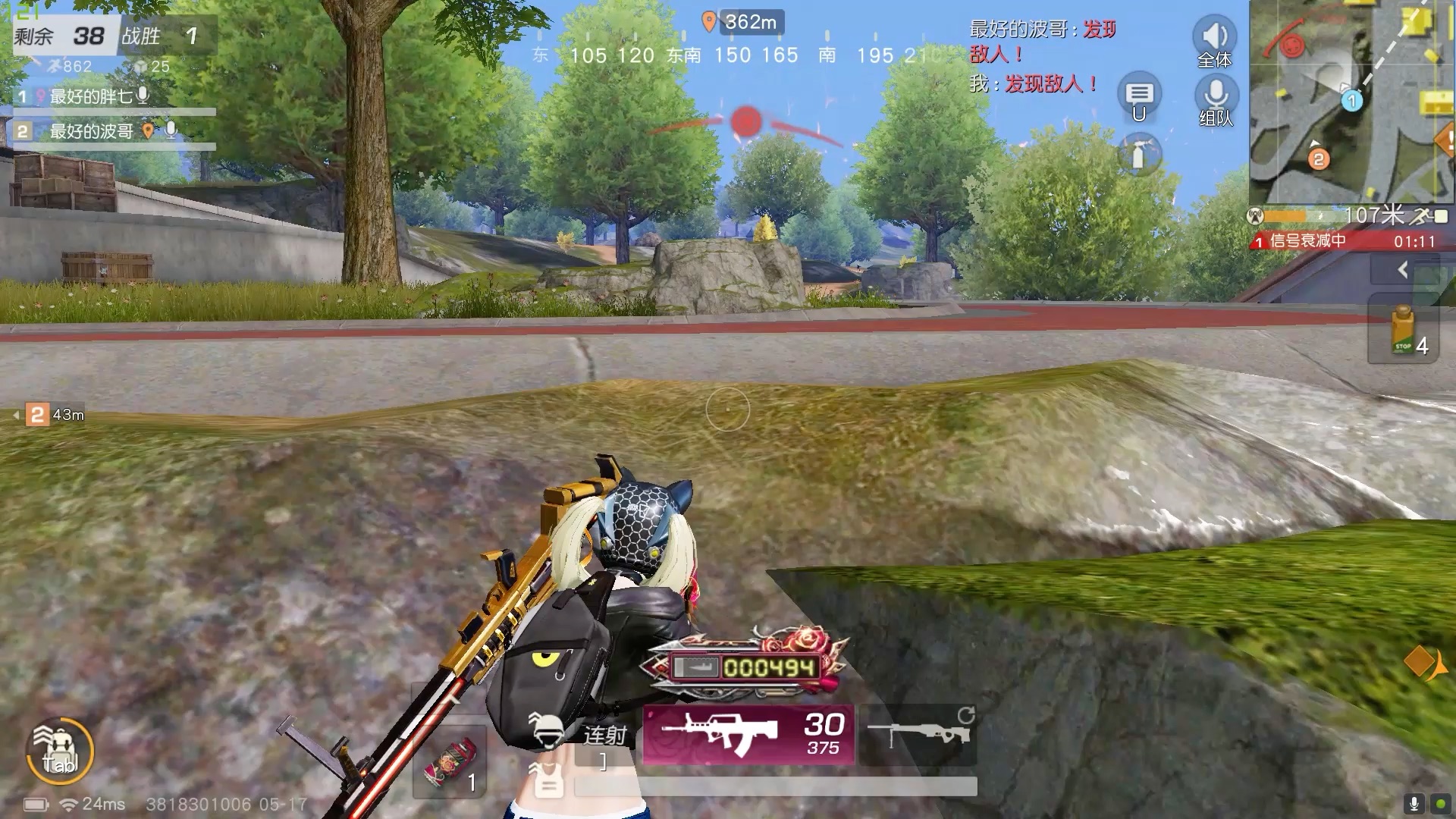Select the grenade slot
Screen dimensions: 1456x819
click(450, 762)
